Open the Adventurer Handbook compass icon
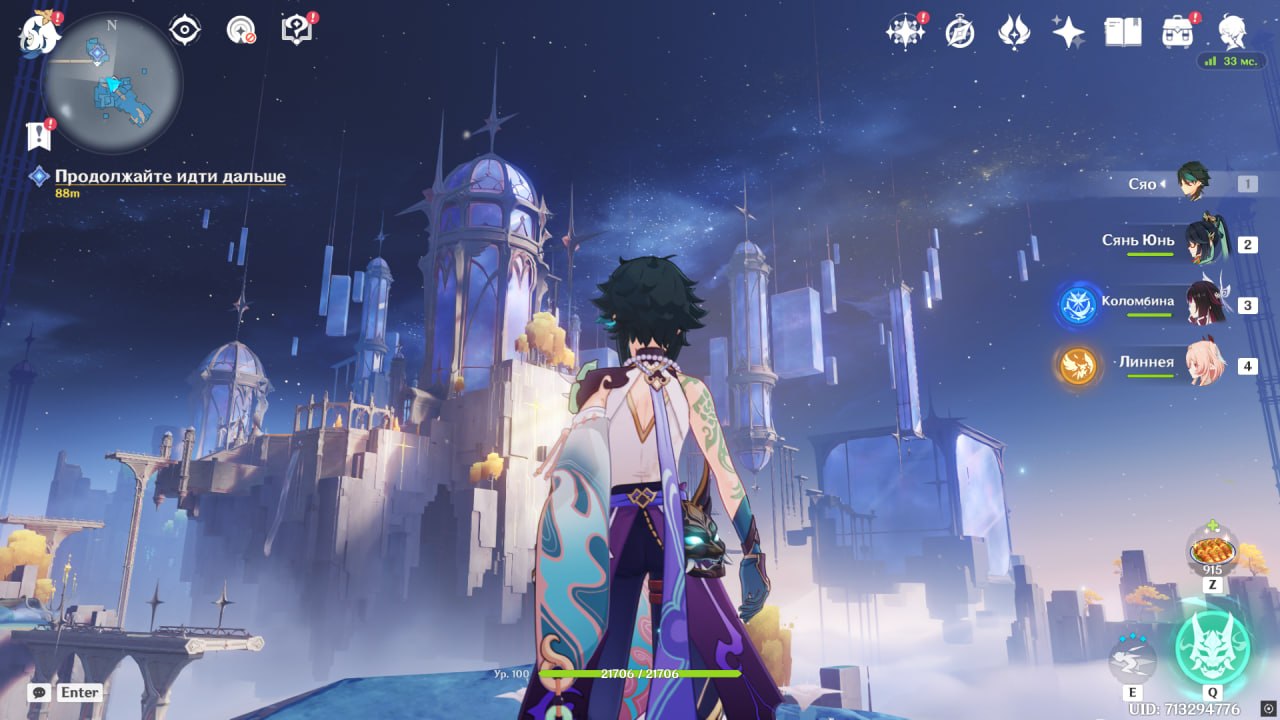This screenshot has height=720, width=1280. (x=960, y=33)
